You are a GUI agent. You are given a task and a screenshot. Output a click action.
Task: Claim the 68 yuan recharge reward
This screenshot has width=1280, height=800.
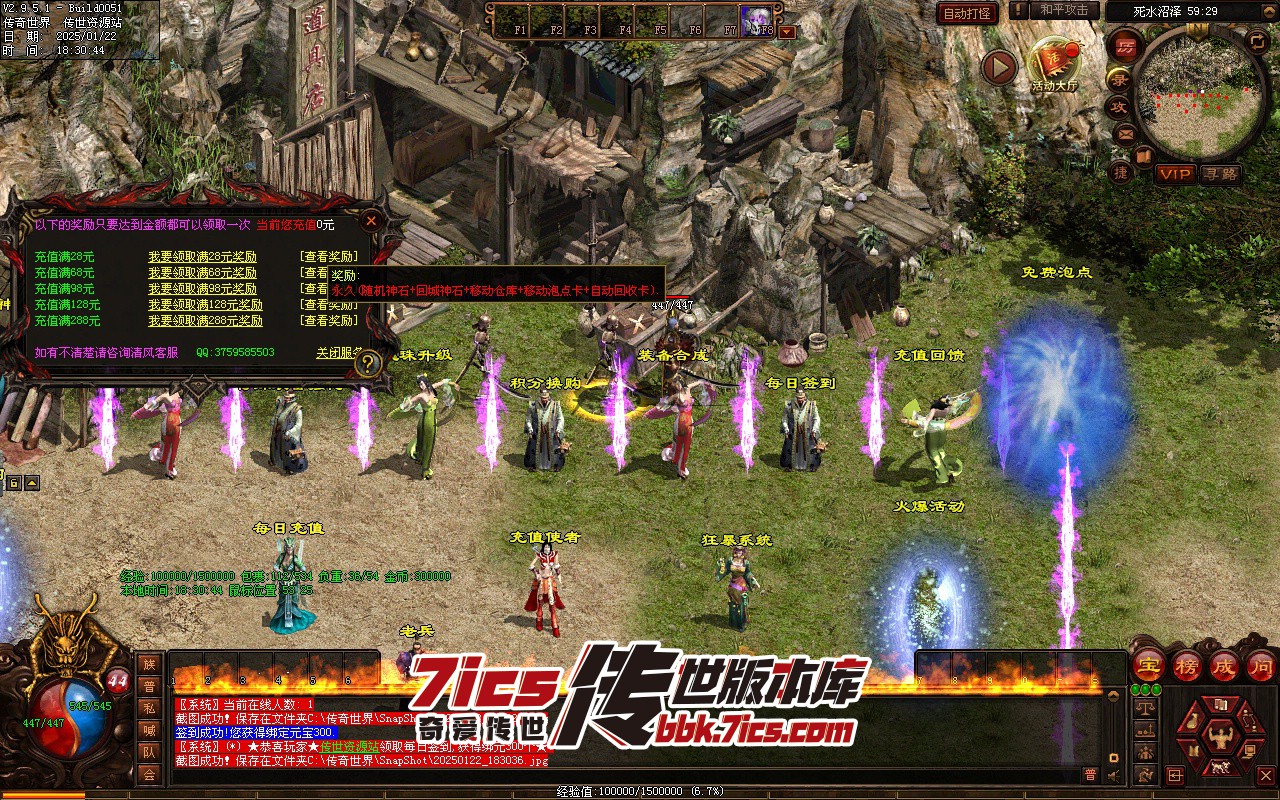tap(202, 273)
